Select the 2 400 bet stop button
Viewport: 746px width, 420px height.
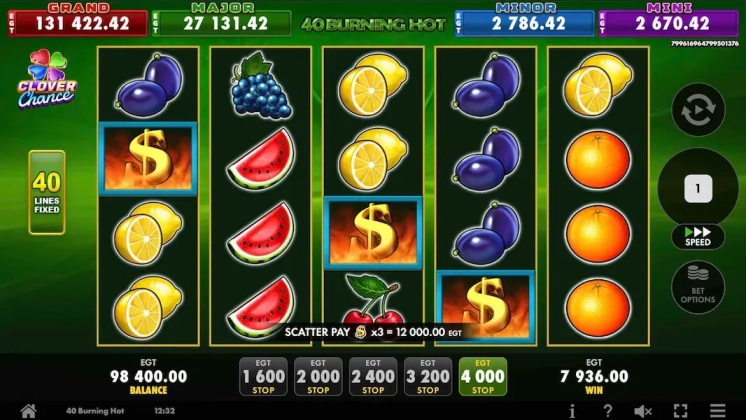[373, 377]
